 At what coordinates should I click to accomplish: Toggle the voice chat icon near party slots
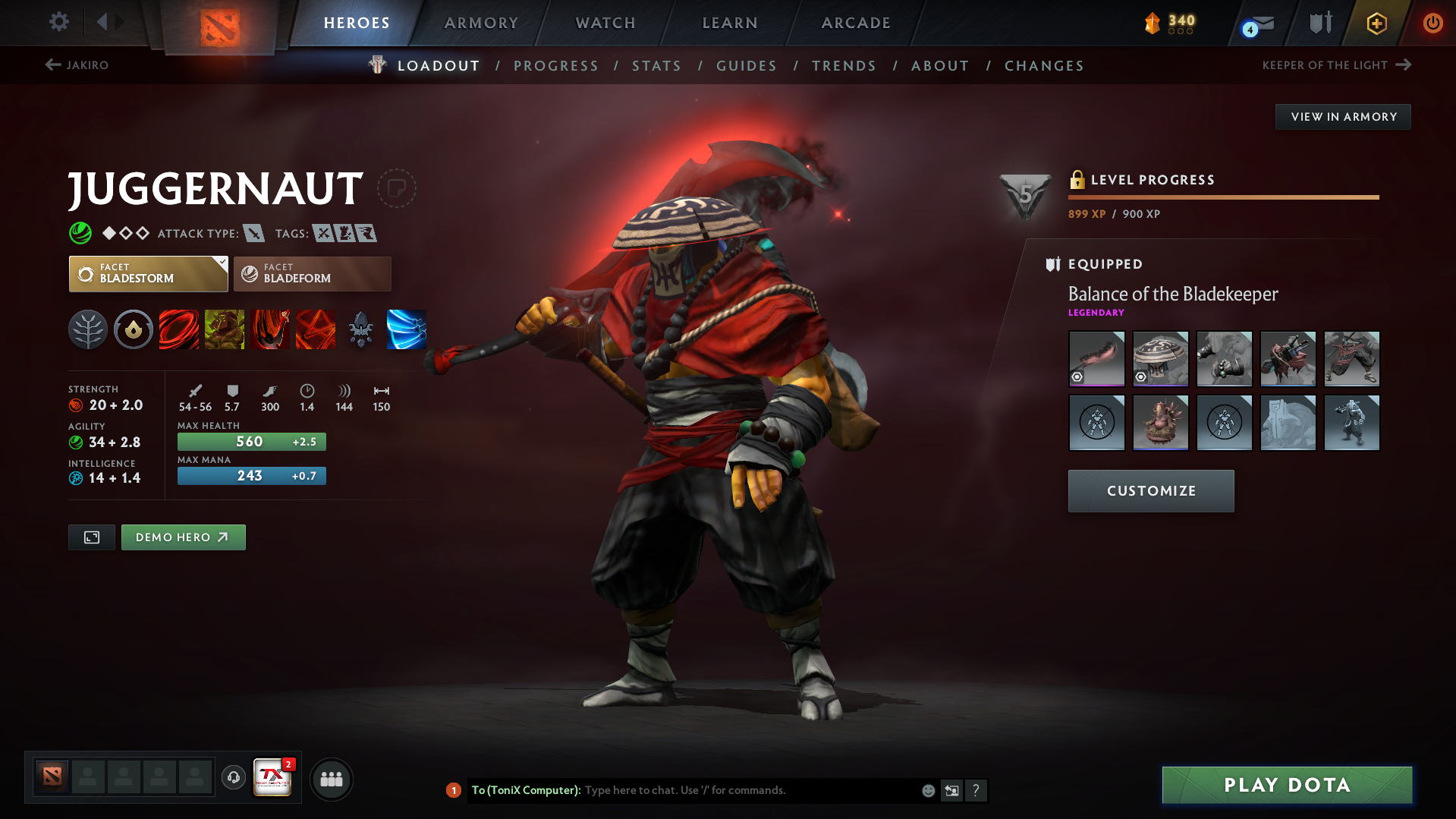233,778
